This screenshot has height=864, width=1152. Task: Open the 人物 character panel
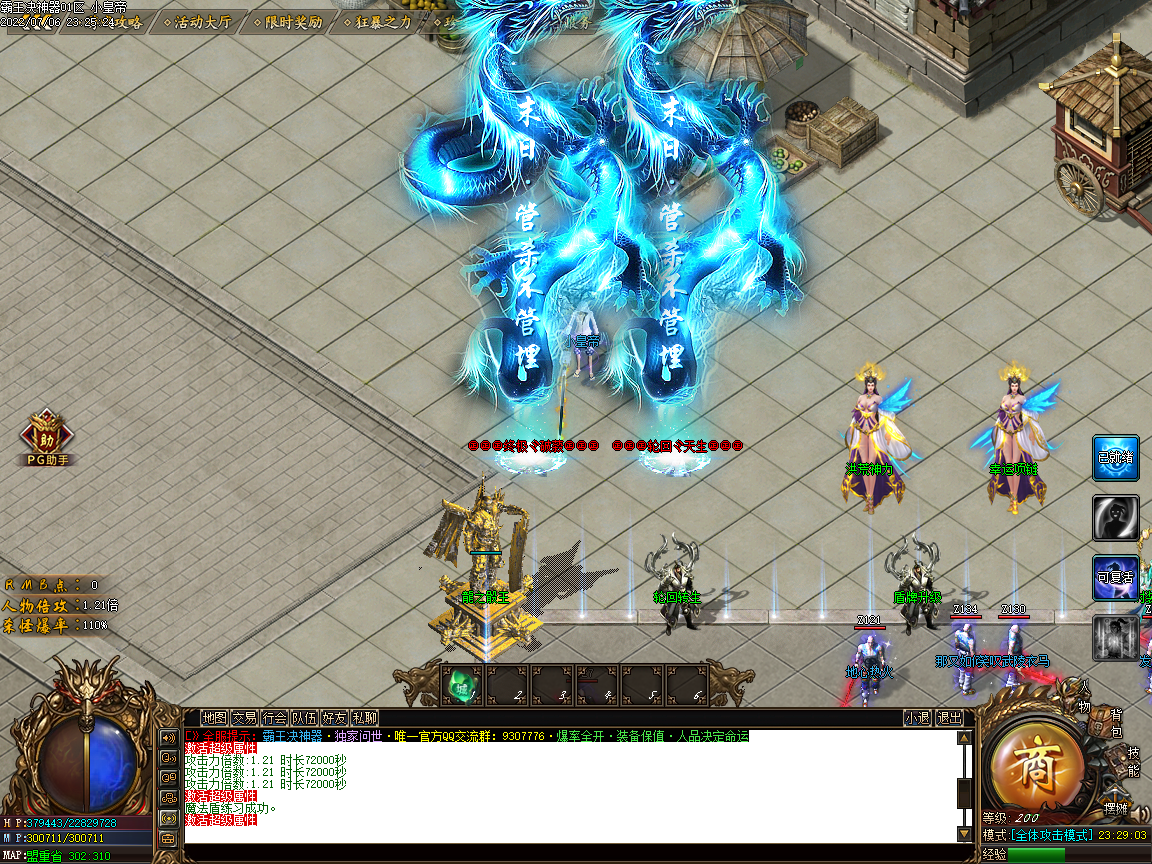(x=1082, y=698)
